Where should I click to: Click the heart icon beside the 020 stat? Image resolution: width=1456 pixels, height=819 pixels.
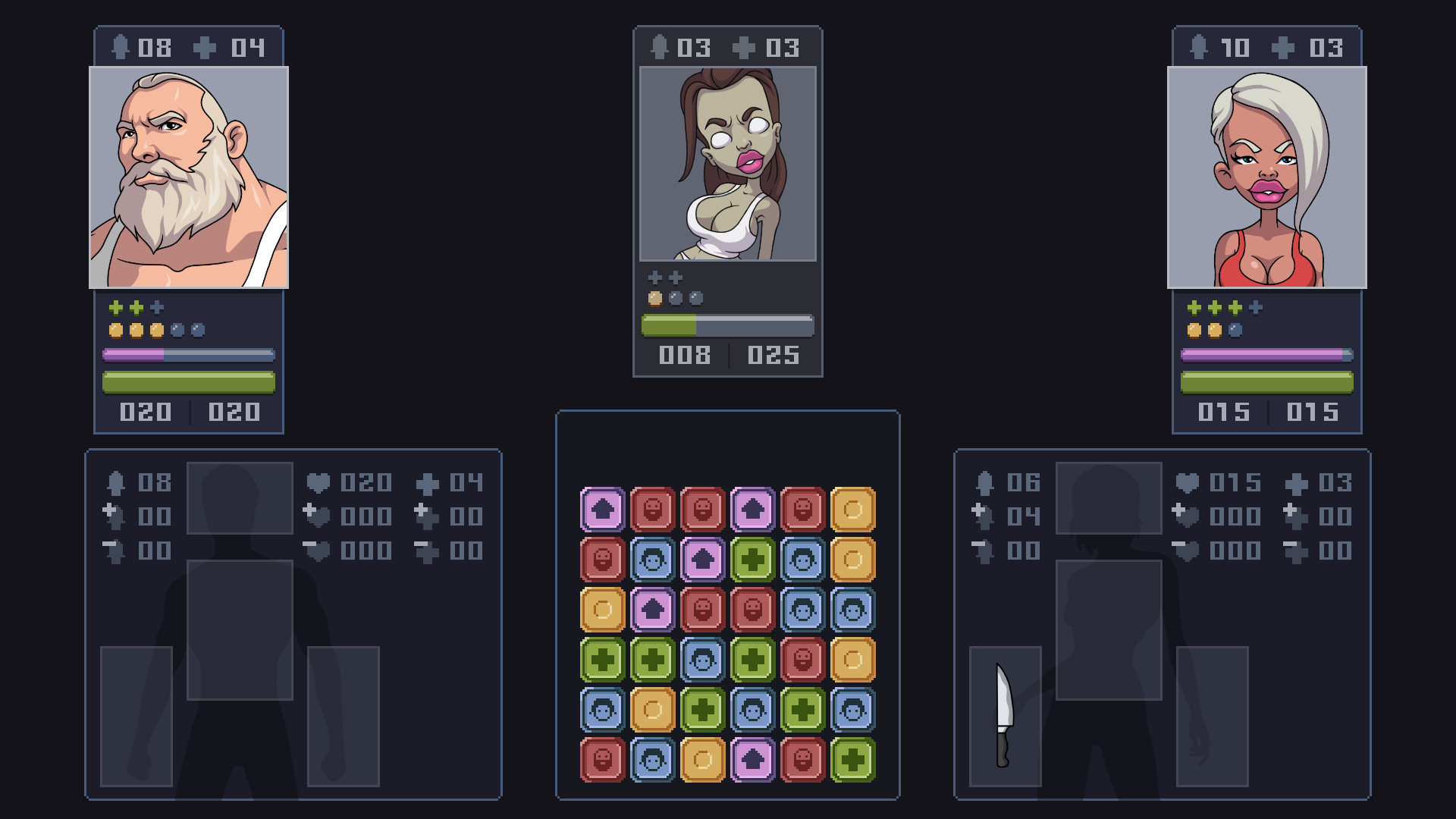[x=318, y=482]
